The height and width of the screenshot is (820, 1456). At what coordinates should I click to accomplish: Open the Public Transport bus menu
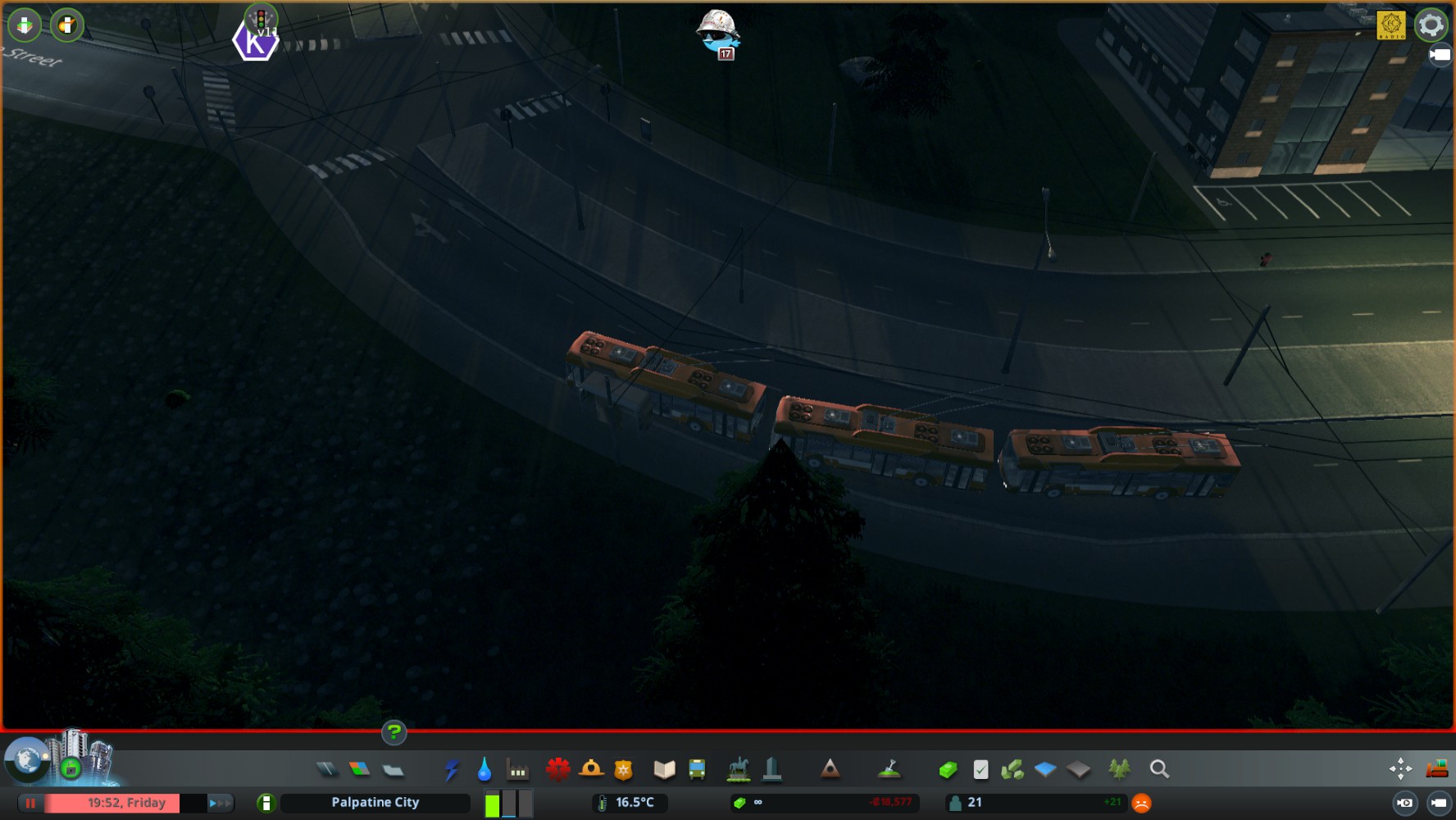[x=697, y=769]
